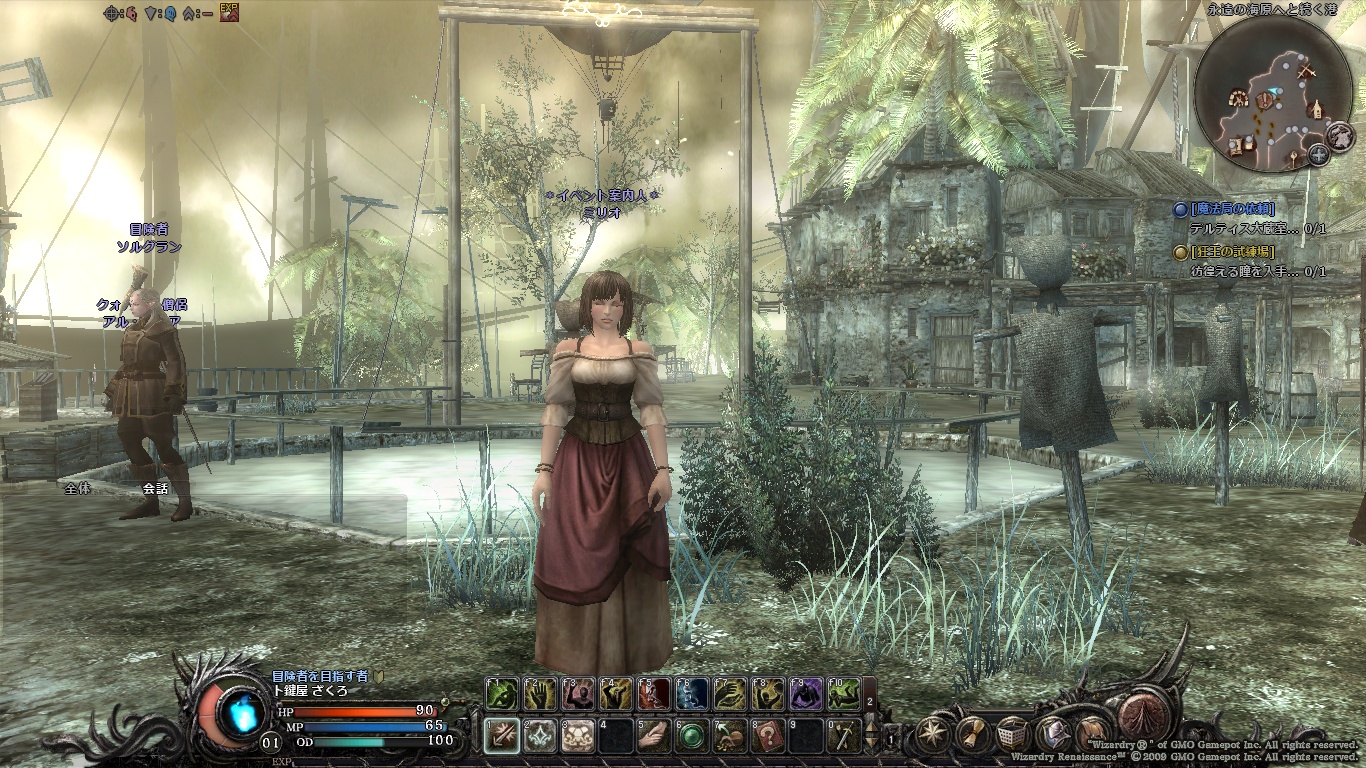1366x768 pixels.
Task: Open the armor equipment menu button
Action: 1054,733
